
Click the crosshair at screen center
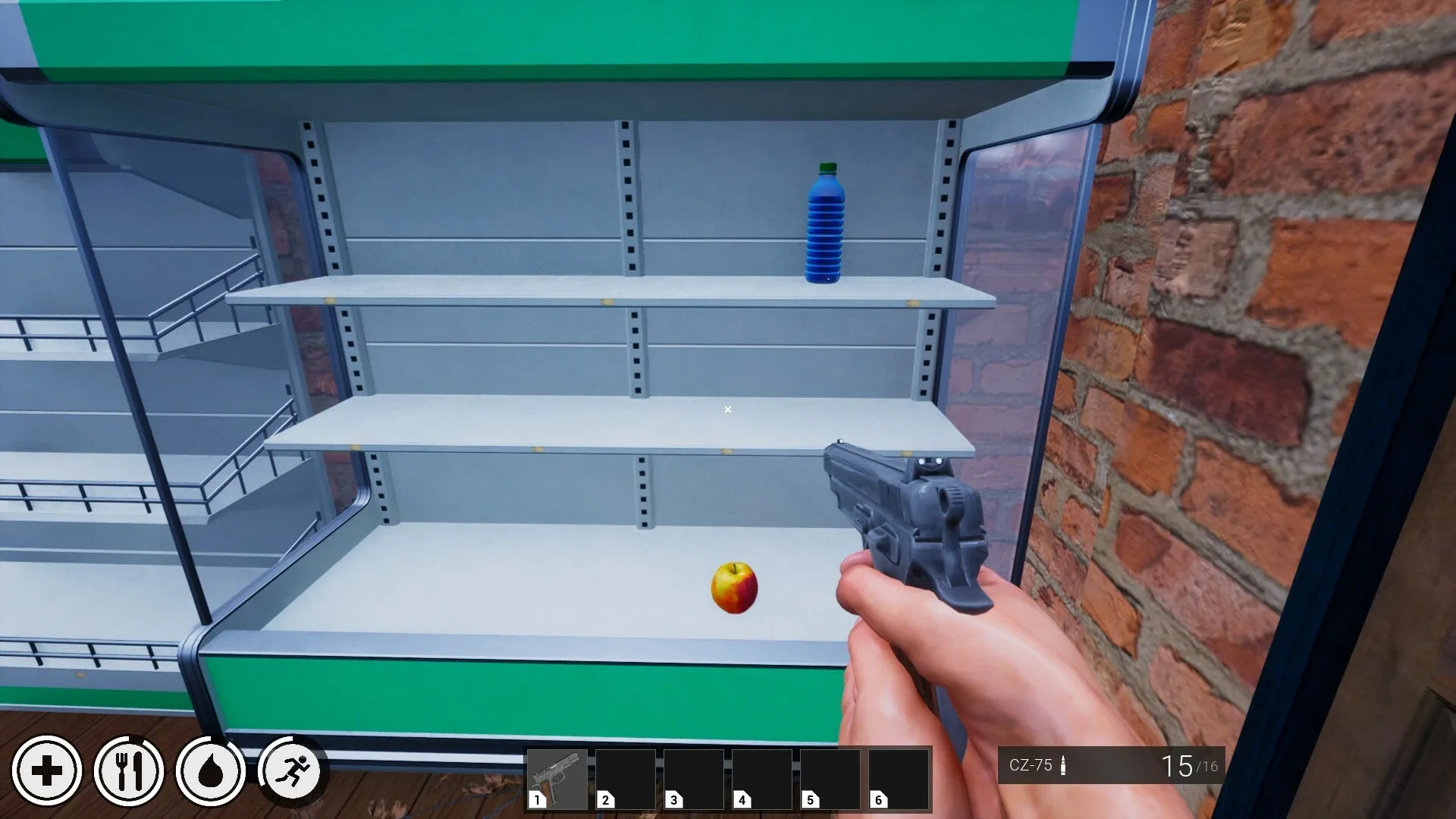tap(727, 409)
